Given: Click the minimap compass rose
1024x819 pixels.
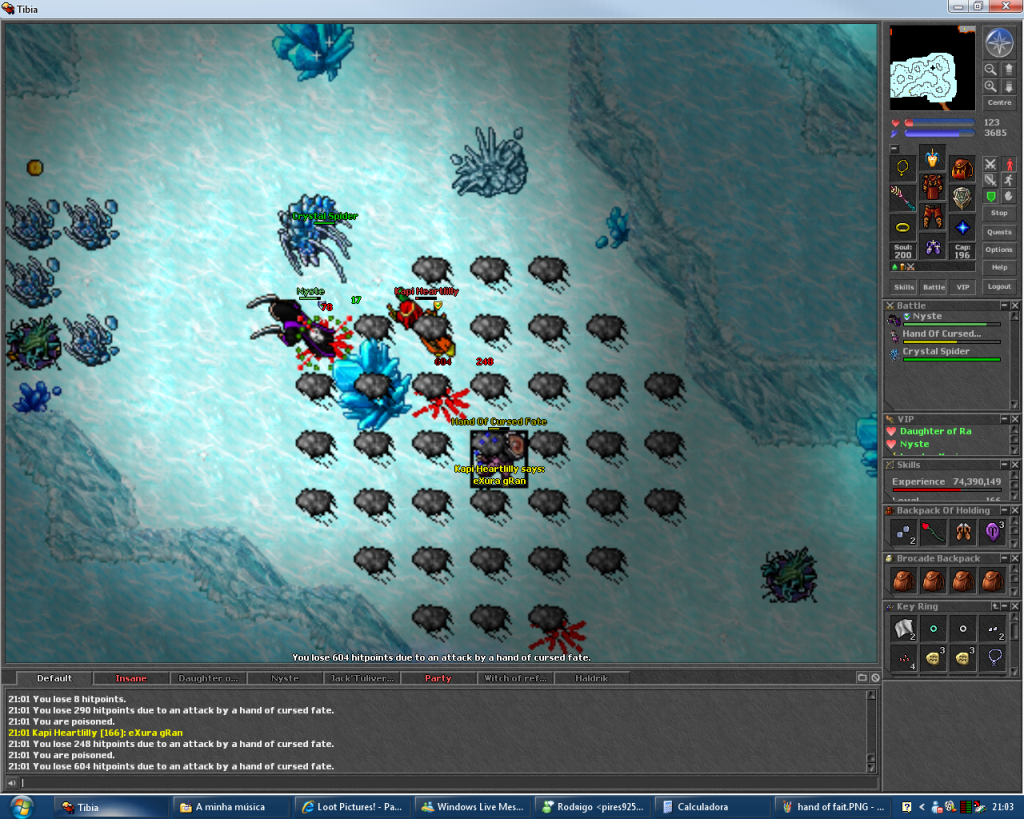Looking at the screenshot, I should click(998, 42).
